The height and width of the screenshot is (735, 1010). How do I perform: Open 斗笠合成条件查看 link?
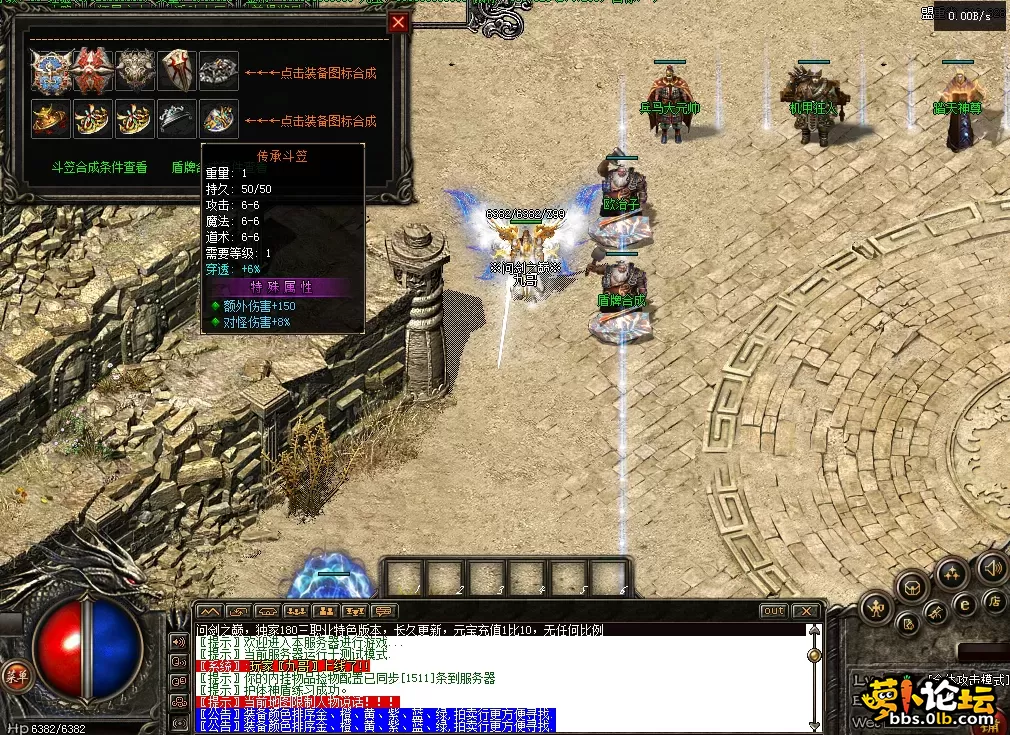[x=99, y=167]
